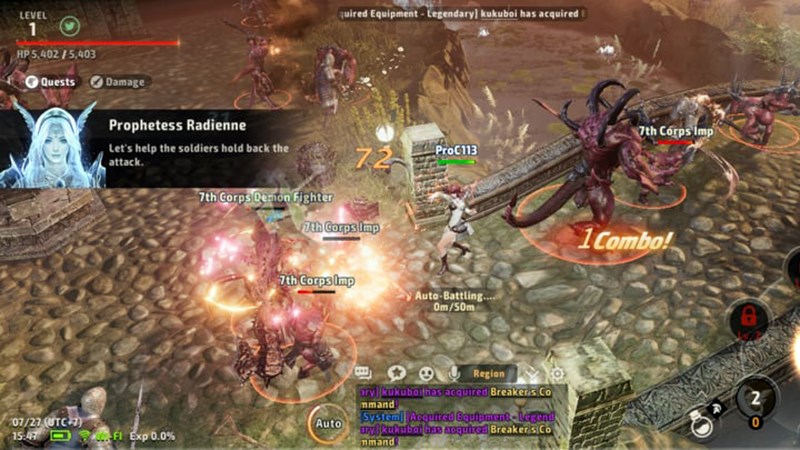The image size is (800, 450).
Task: Toggle the Auto battle button
Action: coord(327,423)
